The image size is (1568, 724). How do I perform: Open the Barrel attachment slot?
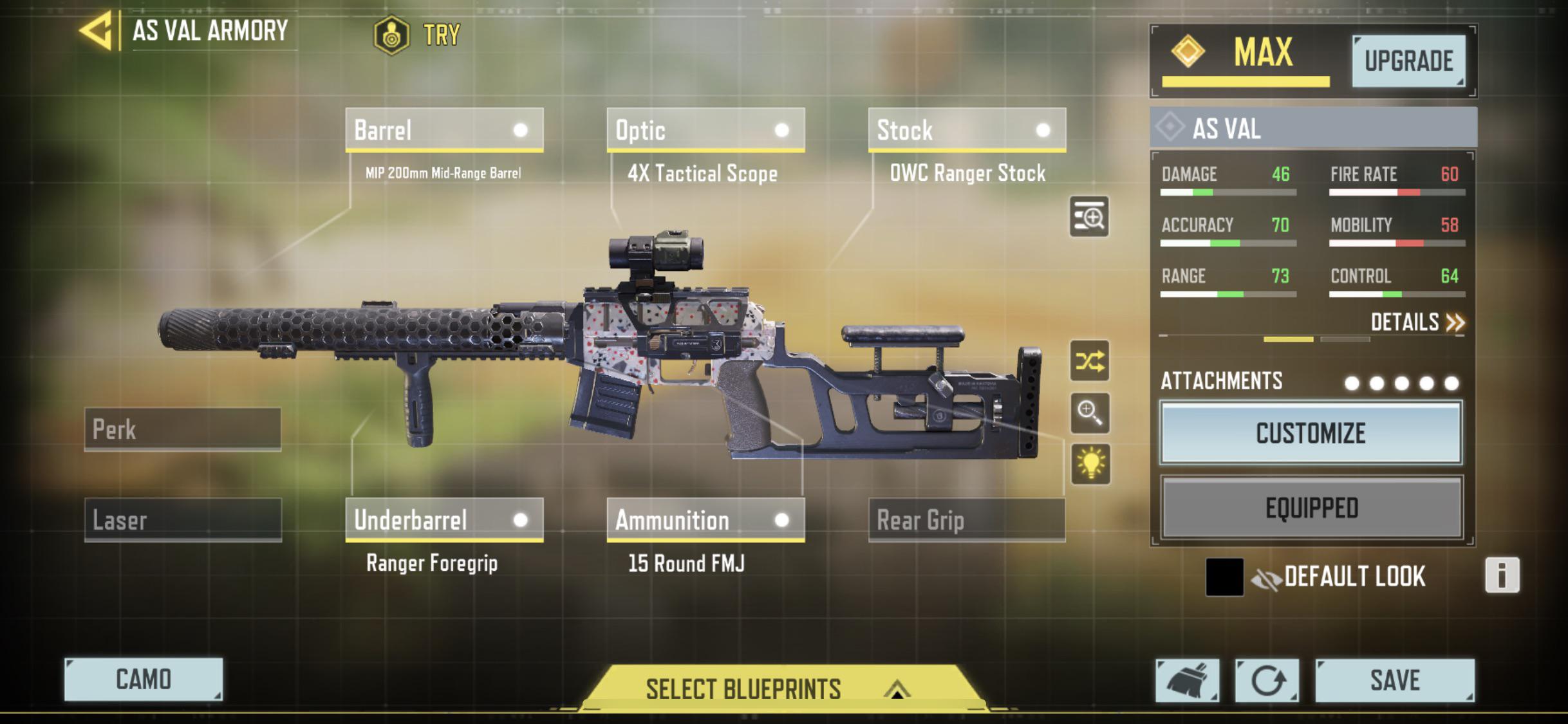(444, 130)
